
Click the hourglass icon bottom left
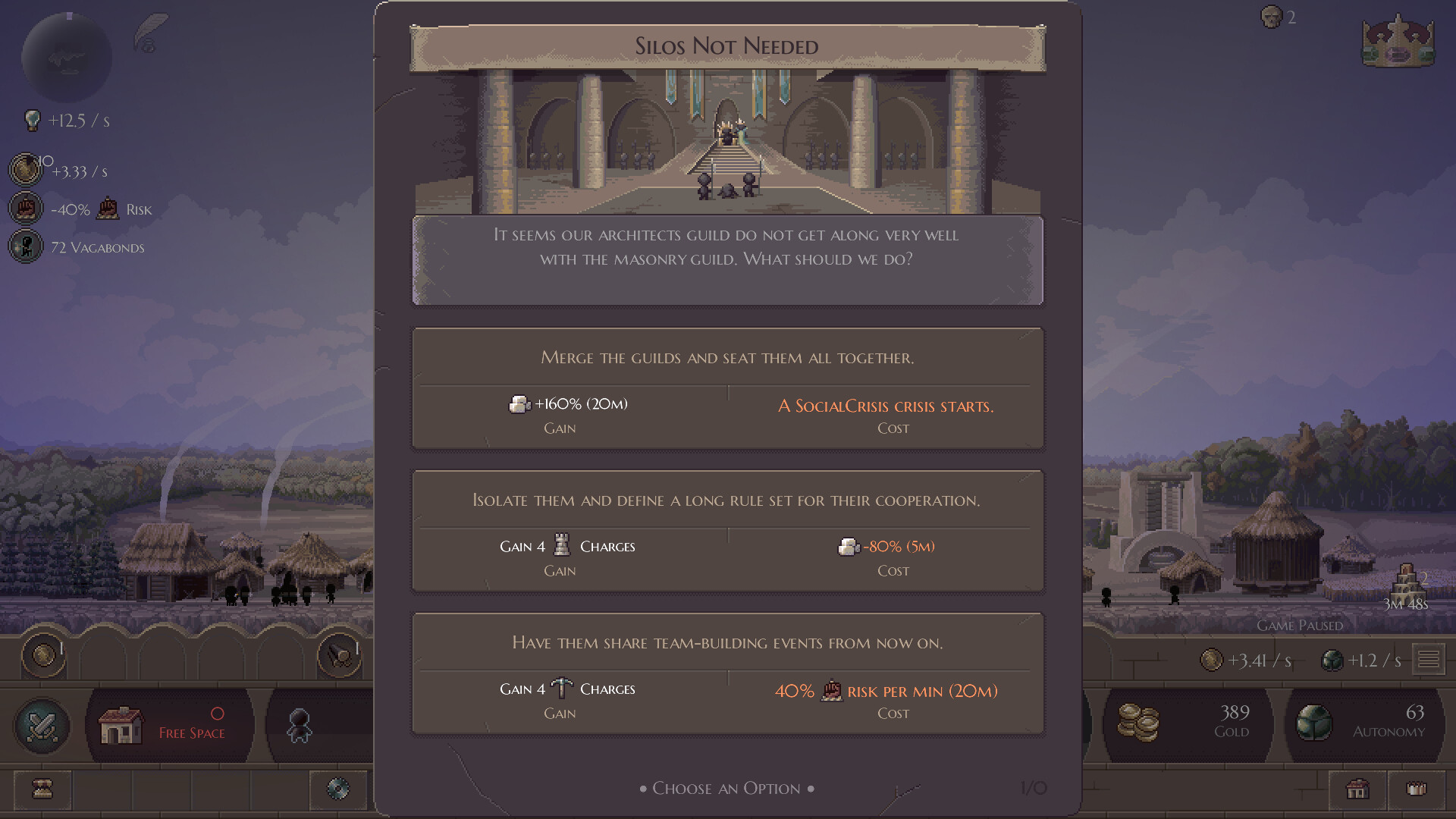point(42,790)
